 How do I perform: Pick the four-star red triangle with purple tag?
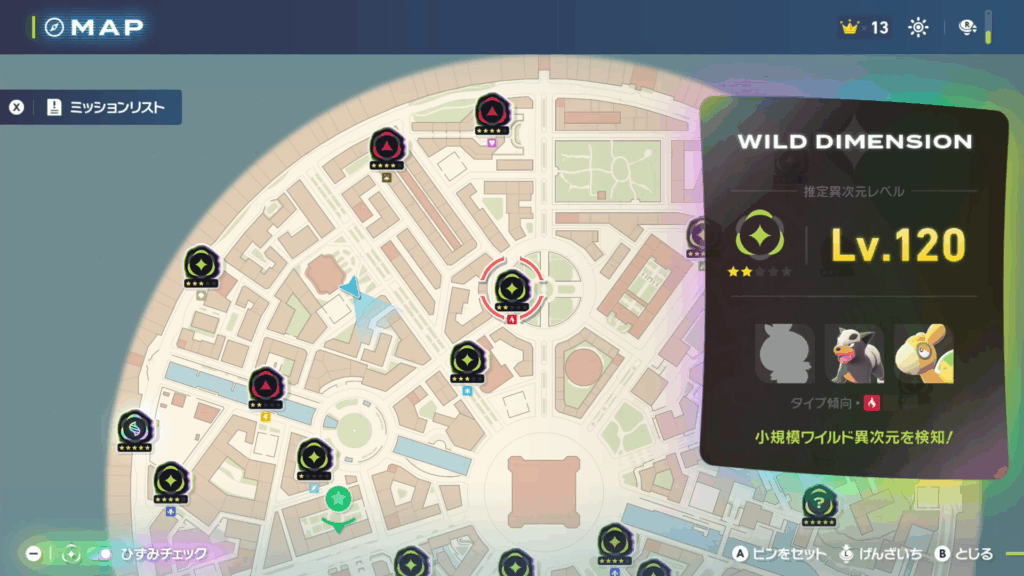coord(490,111)
